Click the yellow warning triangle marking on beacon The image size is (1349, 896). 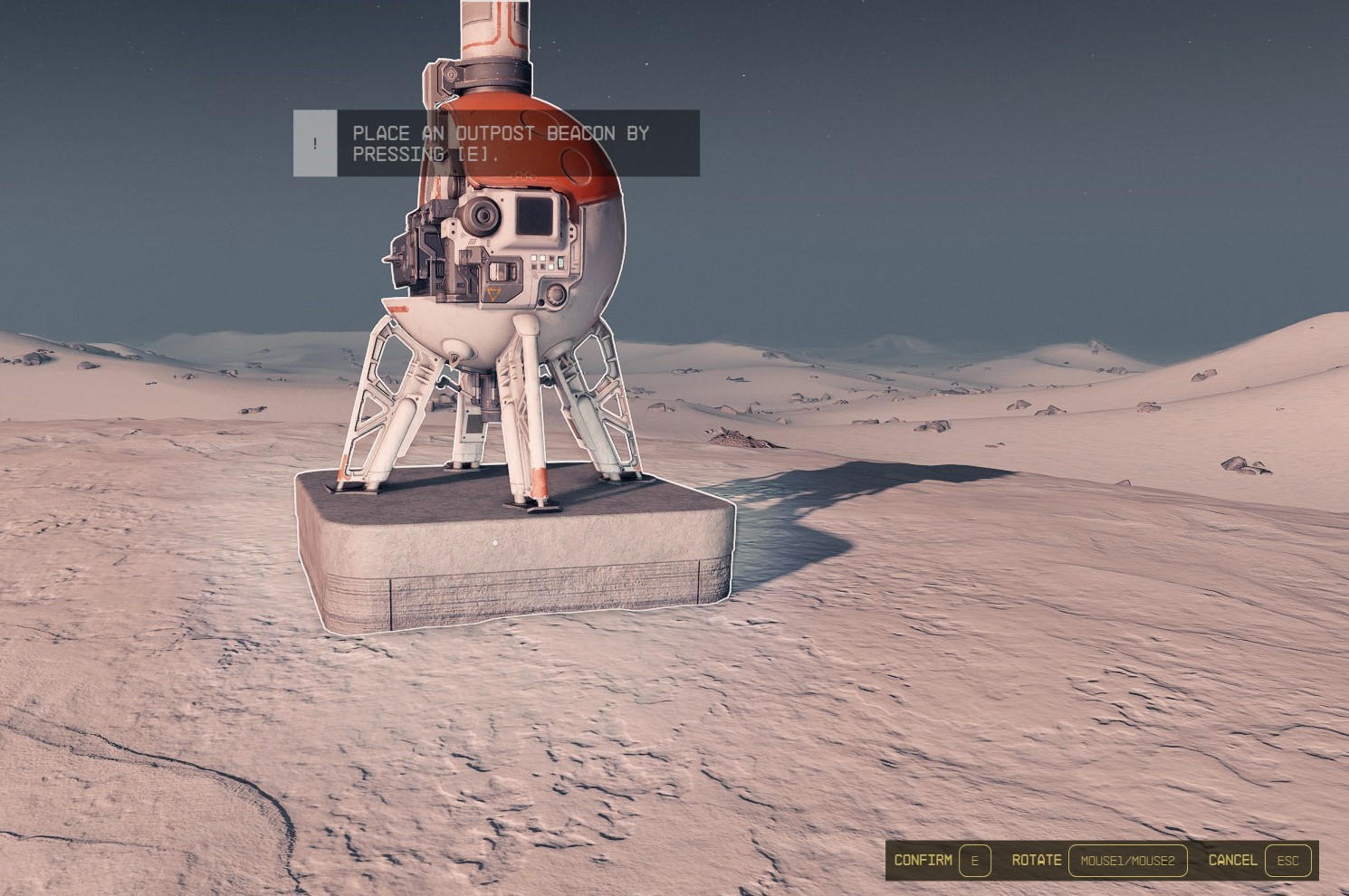(493, 292)
